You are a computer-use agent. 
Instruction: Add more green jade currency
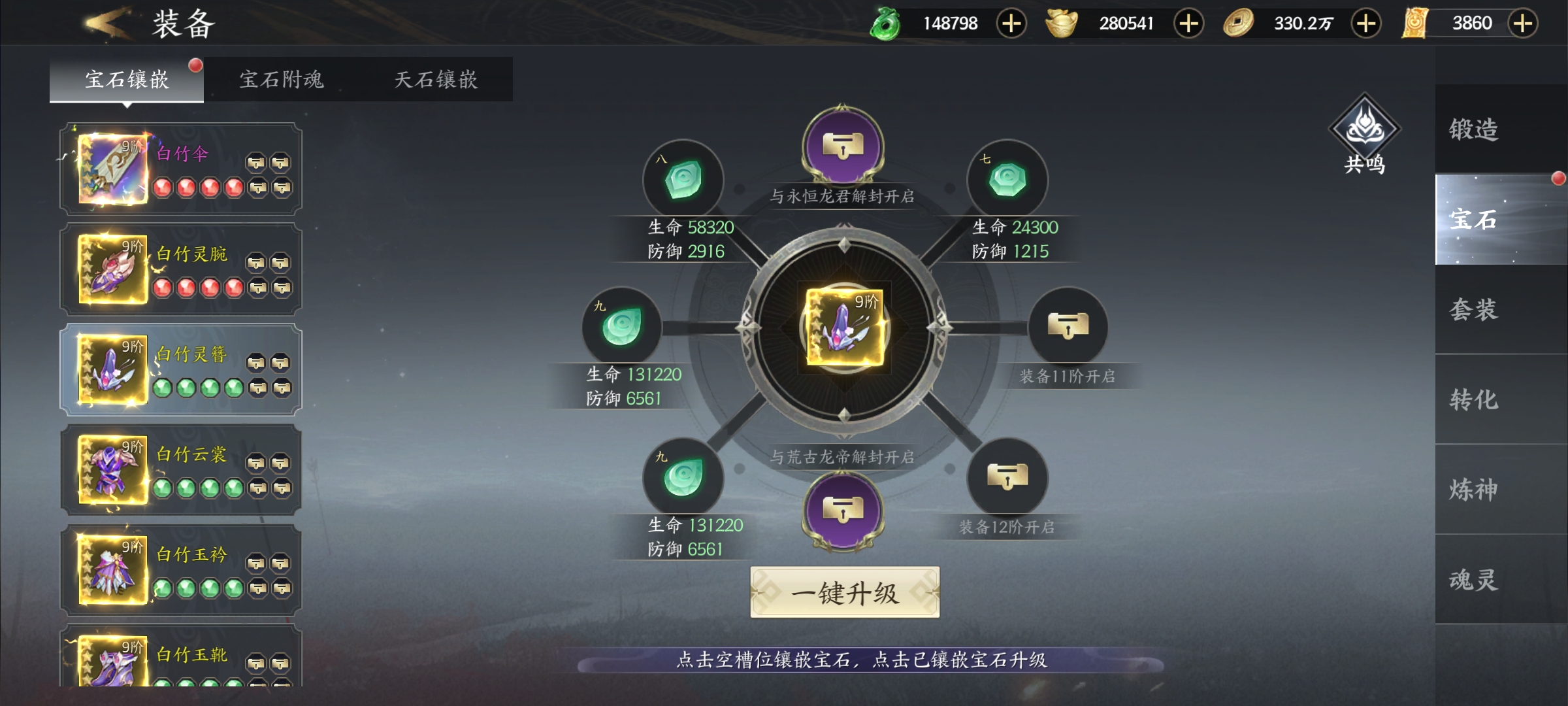[x=1011, y=24]
